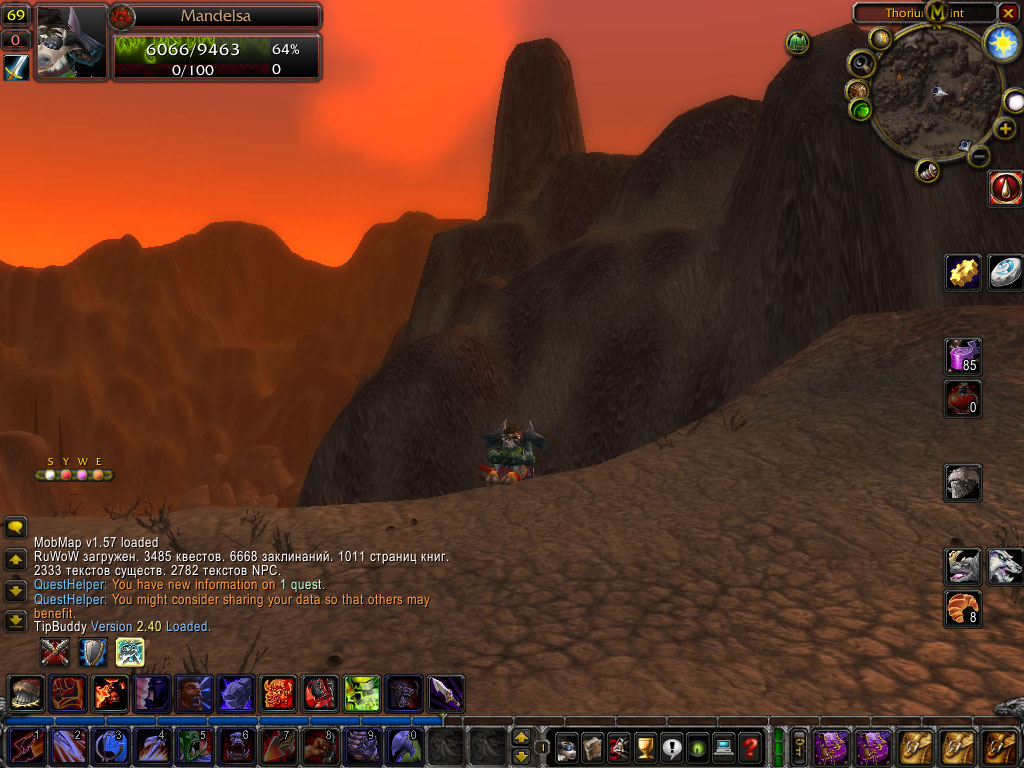Image resolution: width=1024 pixels, height=768 pixels.
Task: Click the Mandelsa player portrait
Action: (x=71, y=41)
